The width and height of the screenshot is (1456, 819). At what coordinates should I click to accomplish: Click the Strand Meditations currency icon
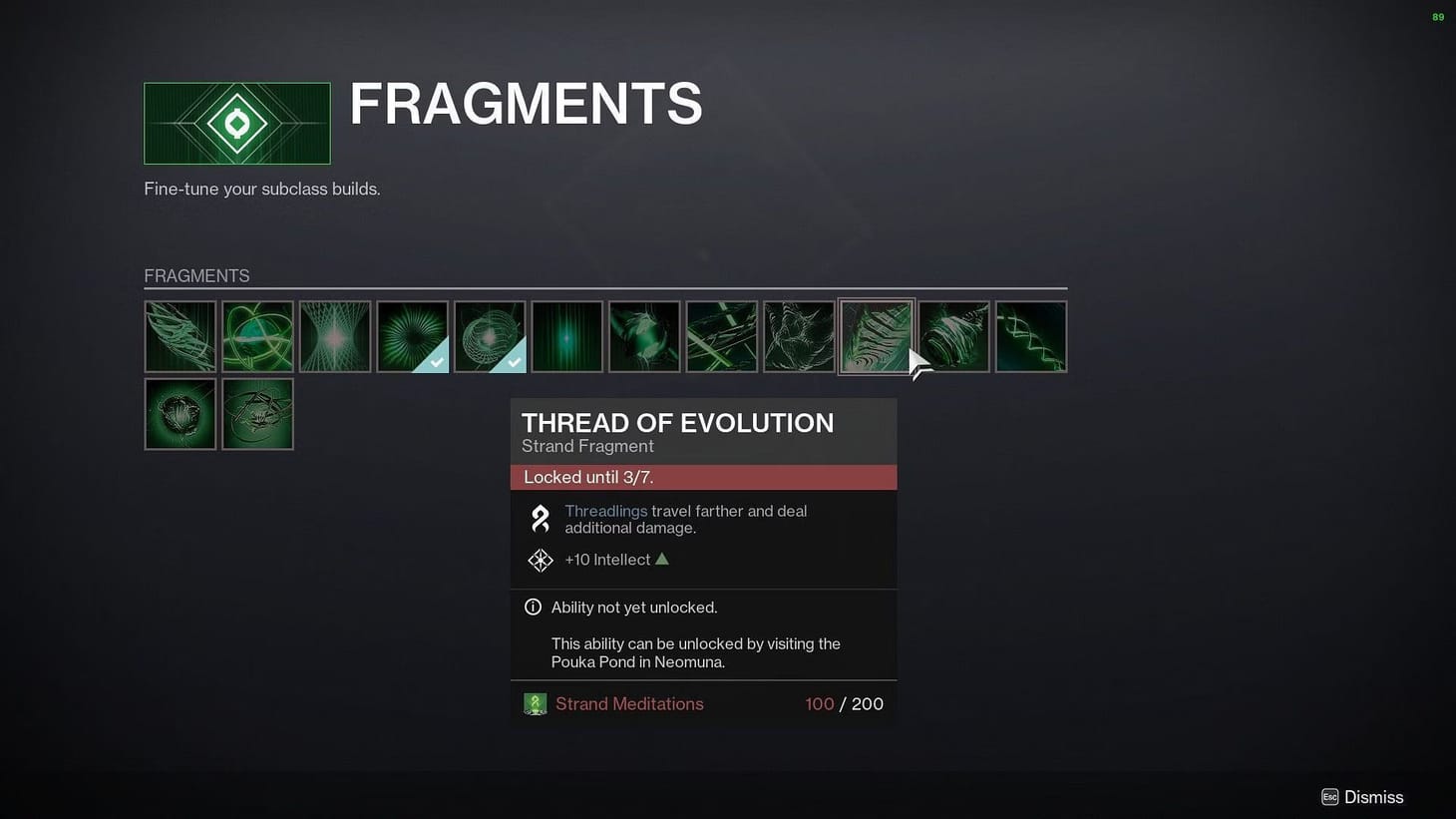536,703
